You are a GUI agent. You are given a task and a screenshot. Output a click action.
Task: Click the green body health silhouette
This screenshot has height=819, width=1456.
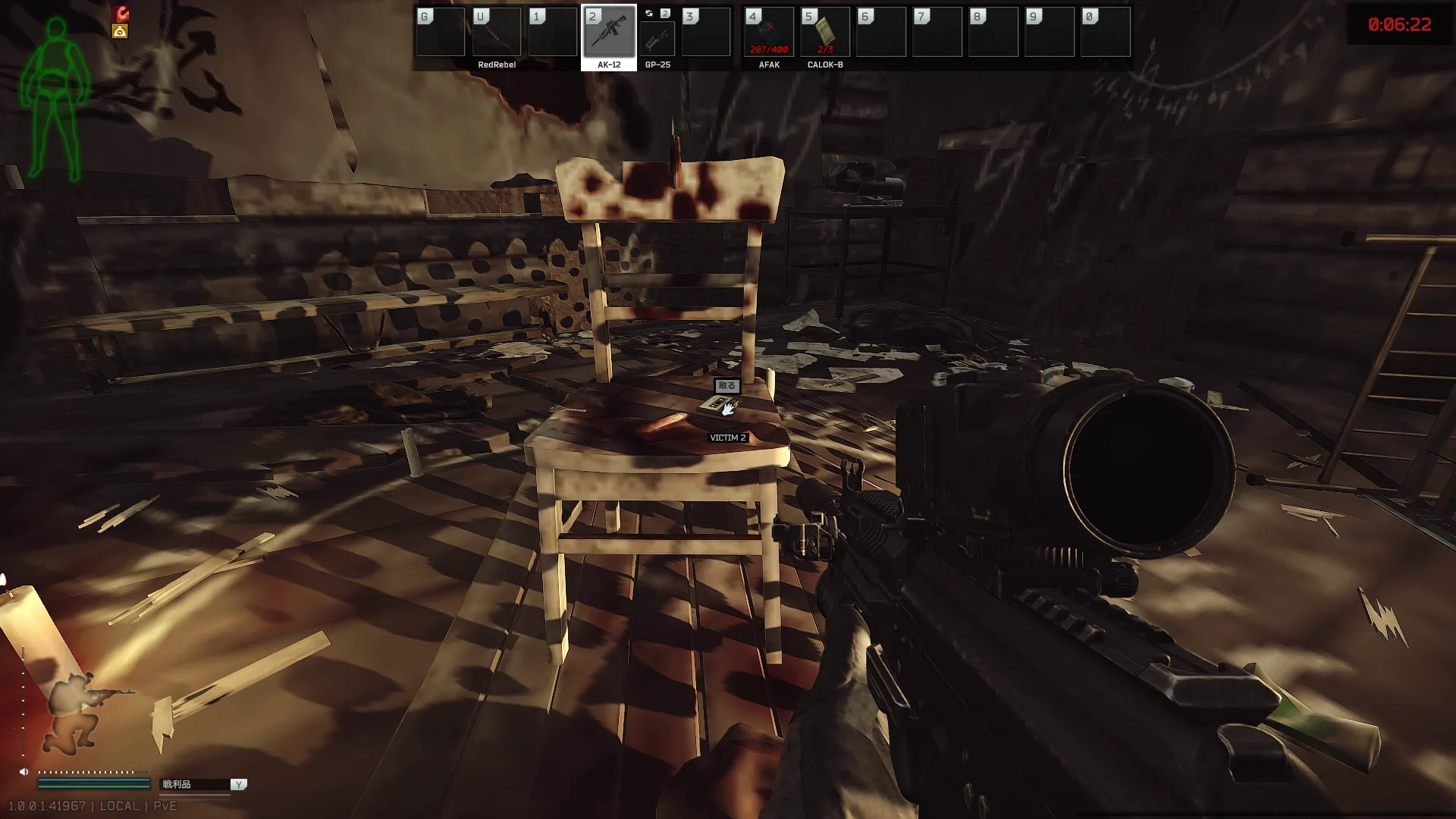(55, 99)
